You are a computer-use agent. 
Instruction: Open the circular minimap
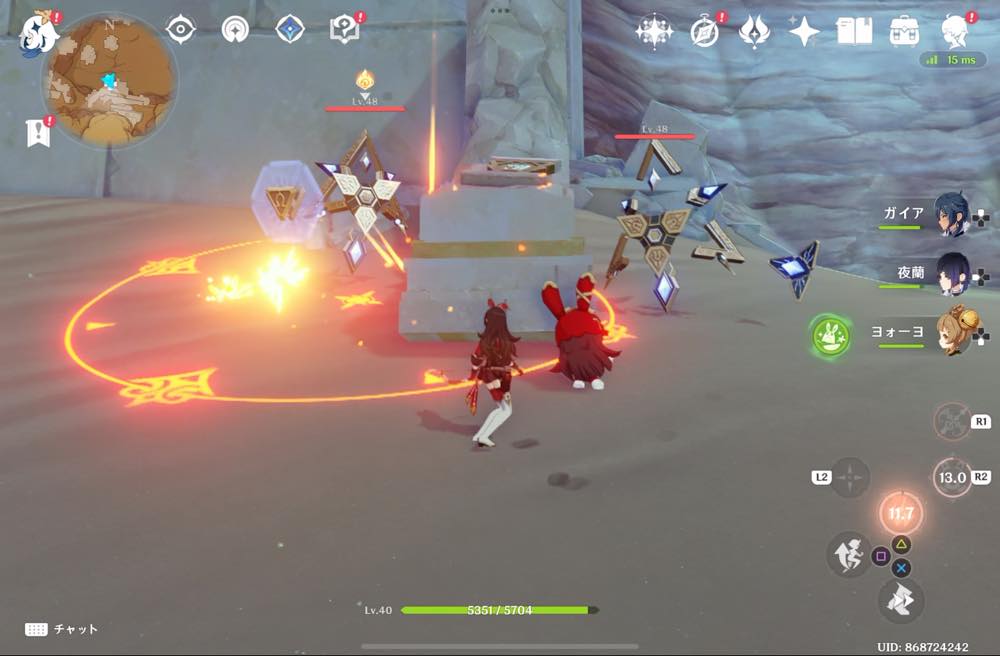(108, 80)
